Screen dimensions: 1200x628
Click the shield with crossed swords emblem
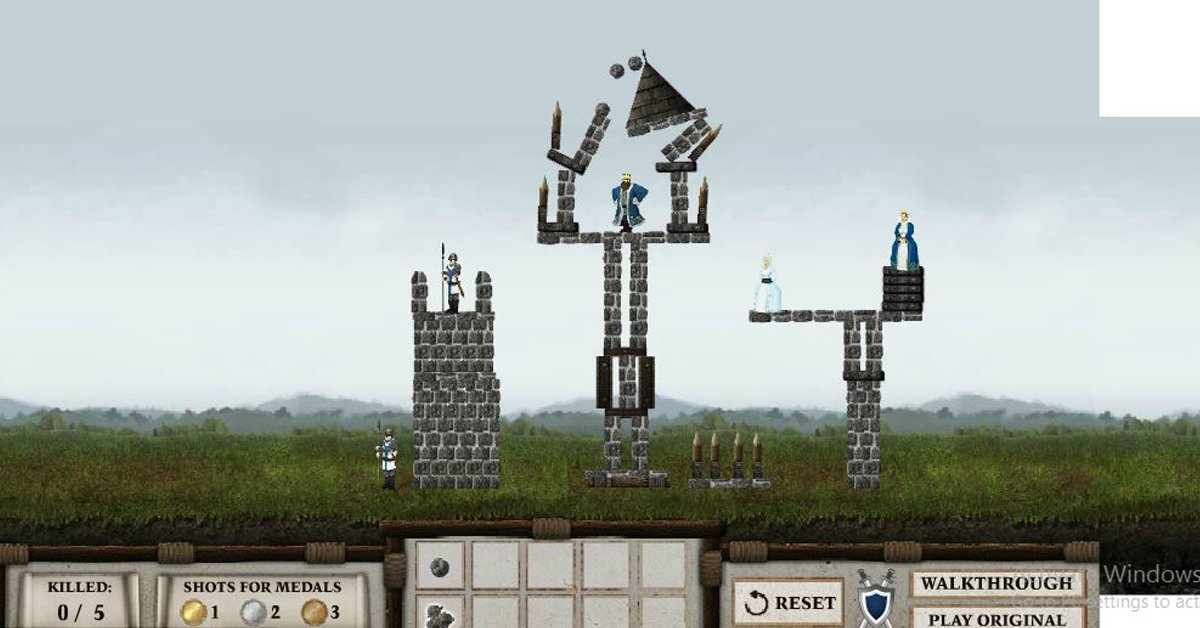(875, 601)
